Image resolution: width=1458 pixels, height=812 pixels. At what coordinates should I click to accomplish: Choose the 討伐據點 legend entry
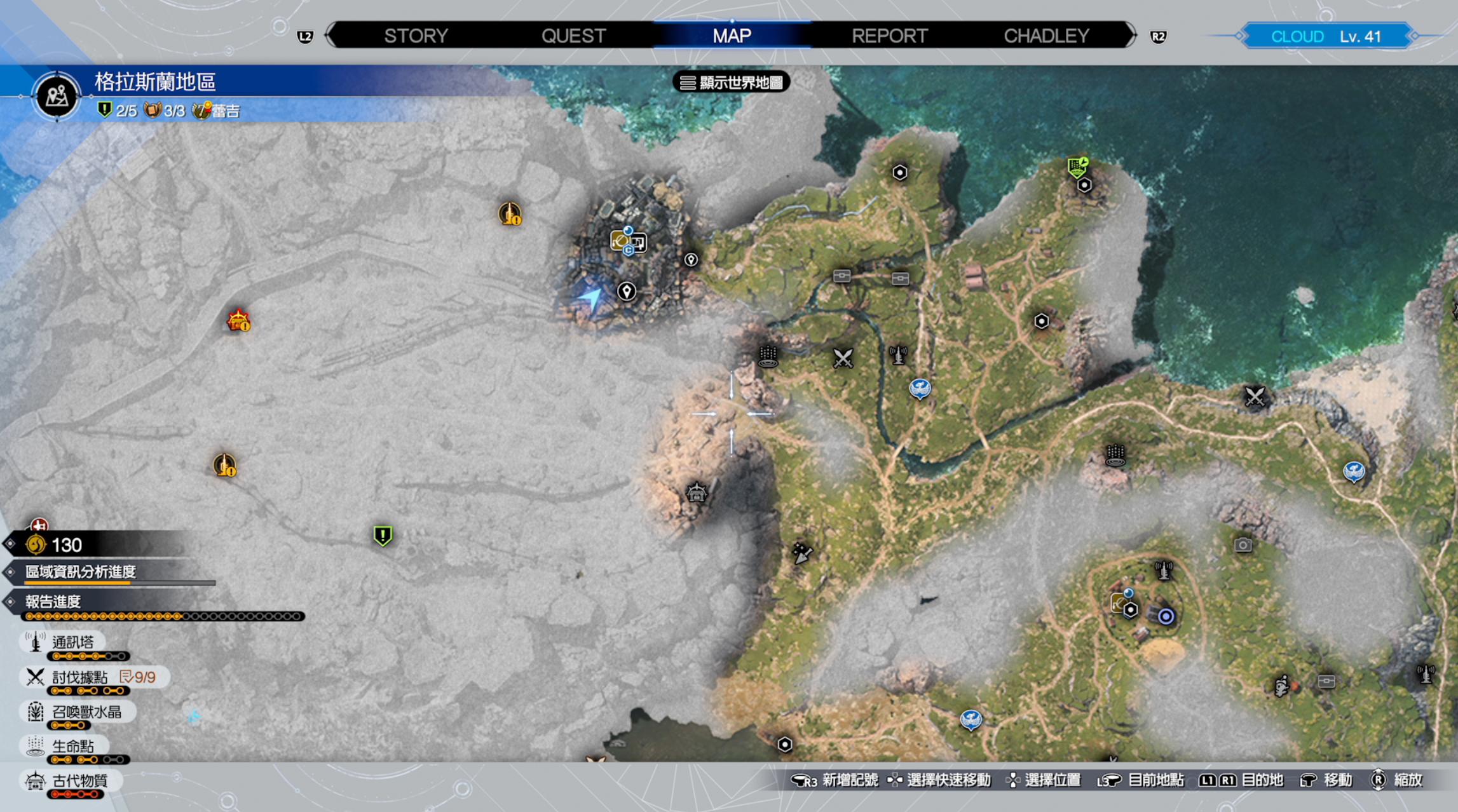pos(79,677)
